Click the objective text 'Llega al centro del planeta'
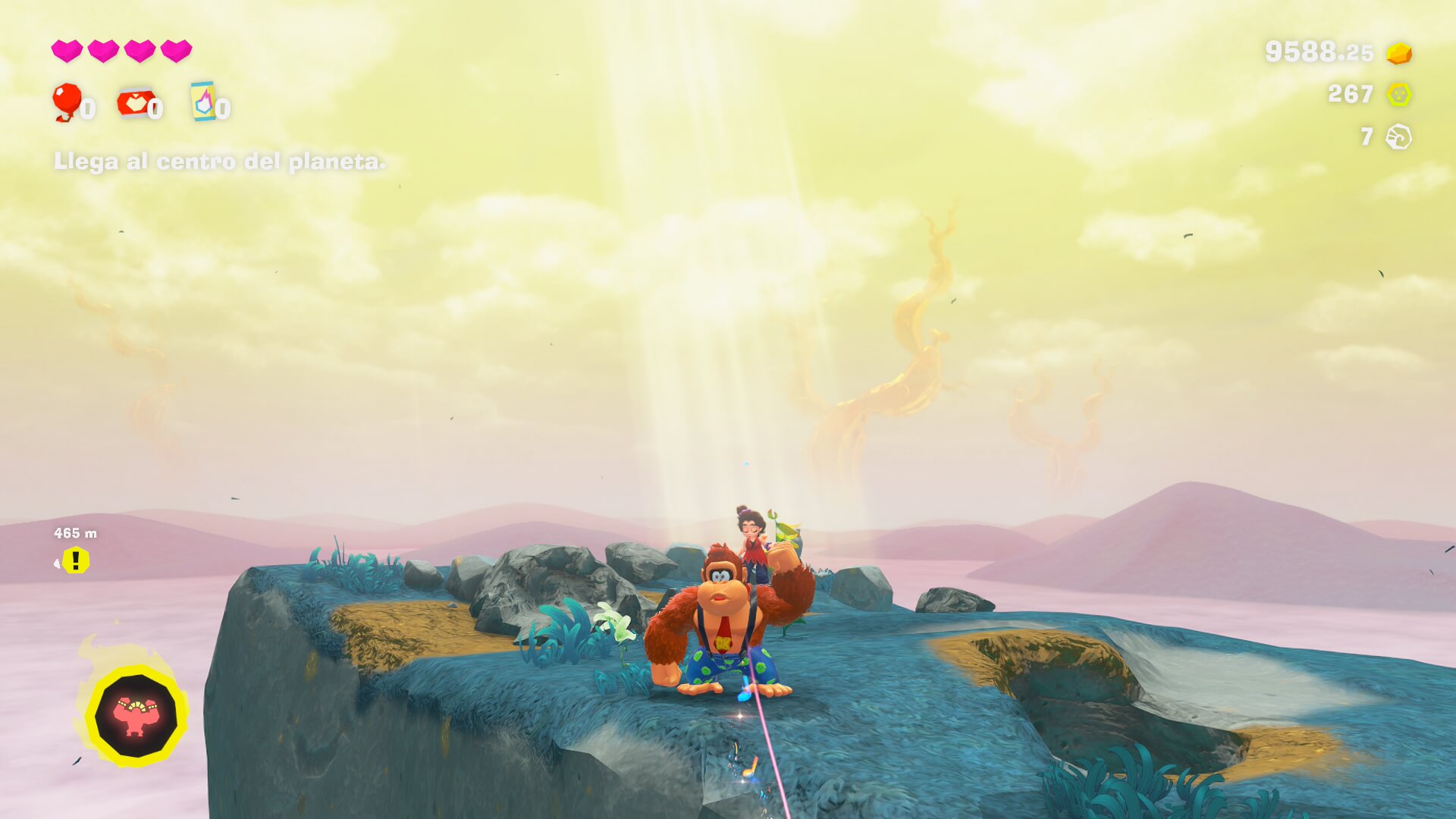Viewport: 1456px width, 819px height. (219, 162)
